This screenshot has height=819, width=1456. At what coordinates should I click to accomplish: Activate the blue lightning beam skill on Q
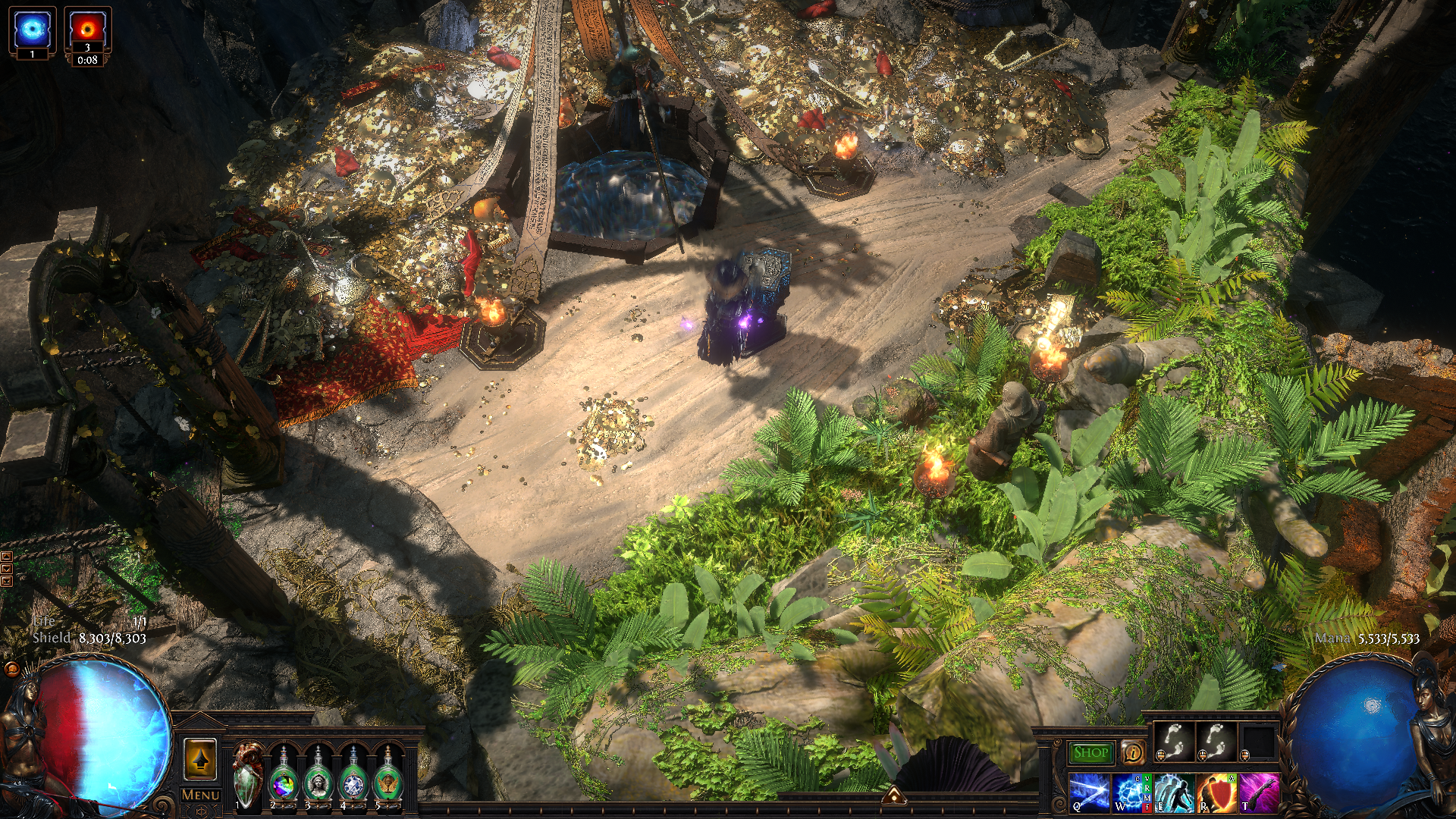1089,793
